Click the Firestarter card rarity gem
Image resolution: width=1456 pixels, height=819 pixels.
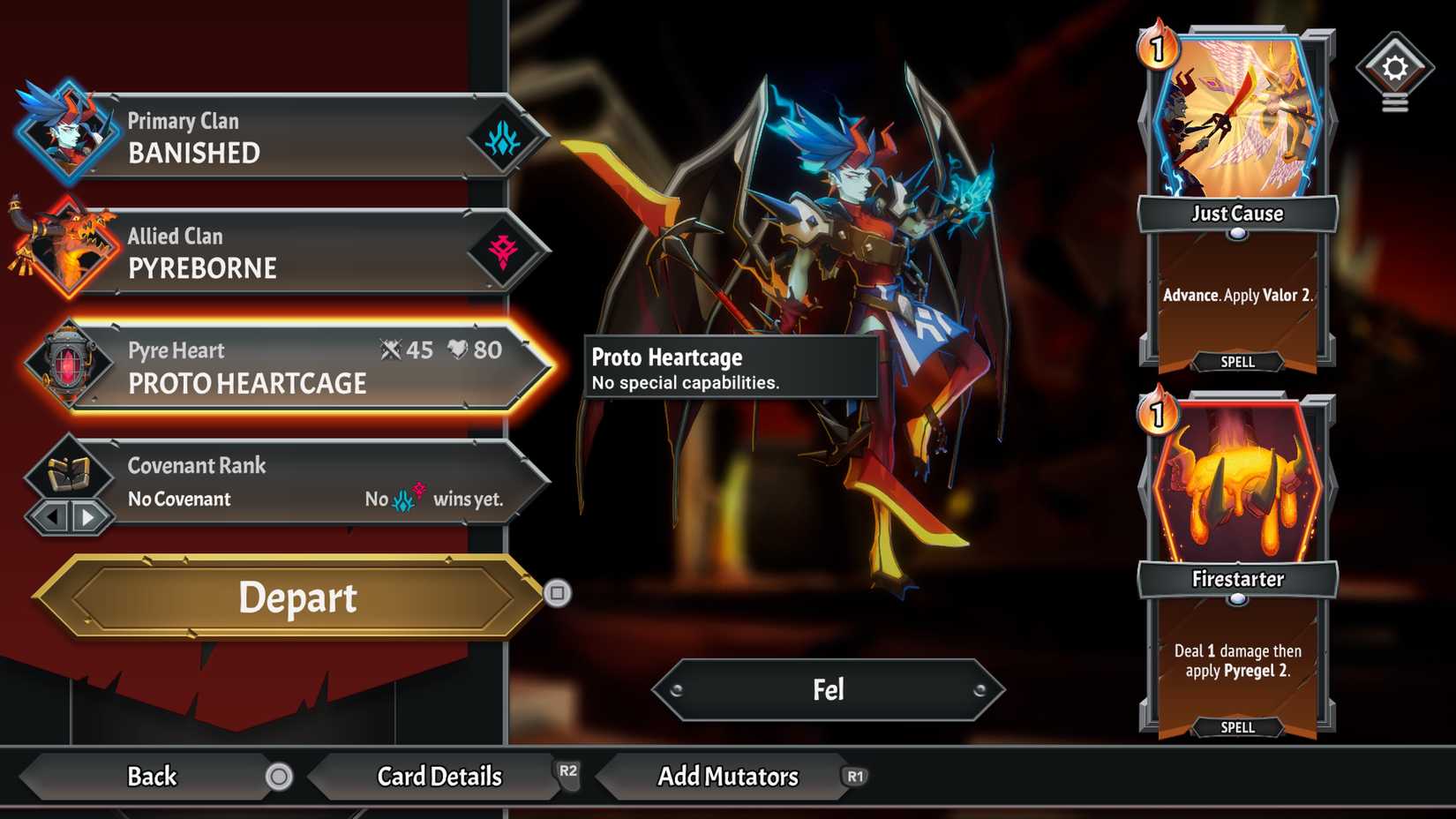coord(1238,602)
